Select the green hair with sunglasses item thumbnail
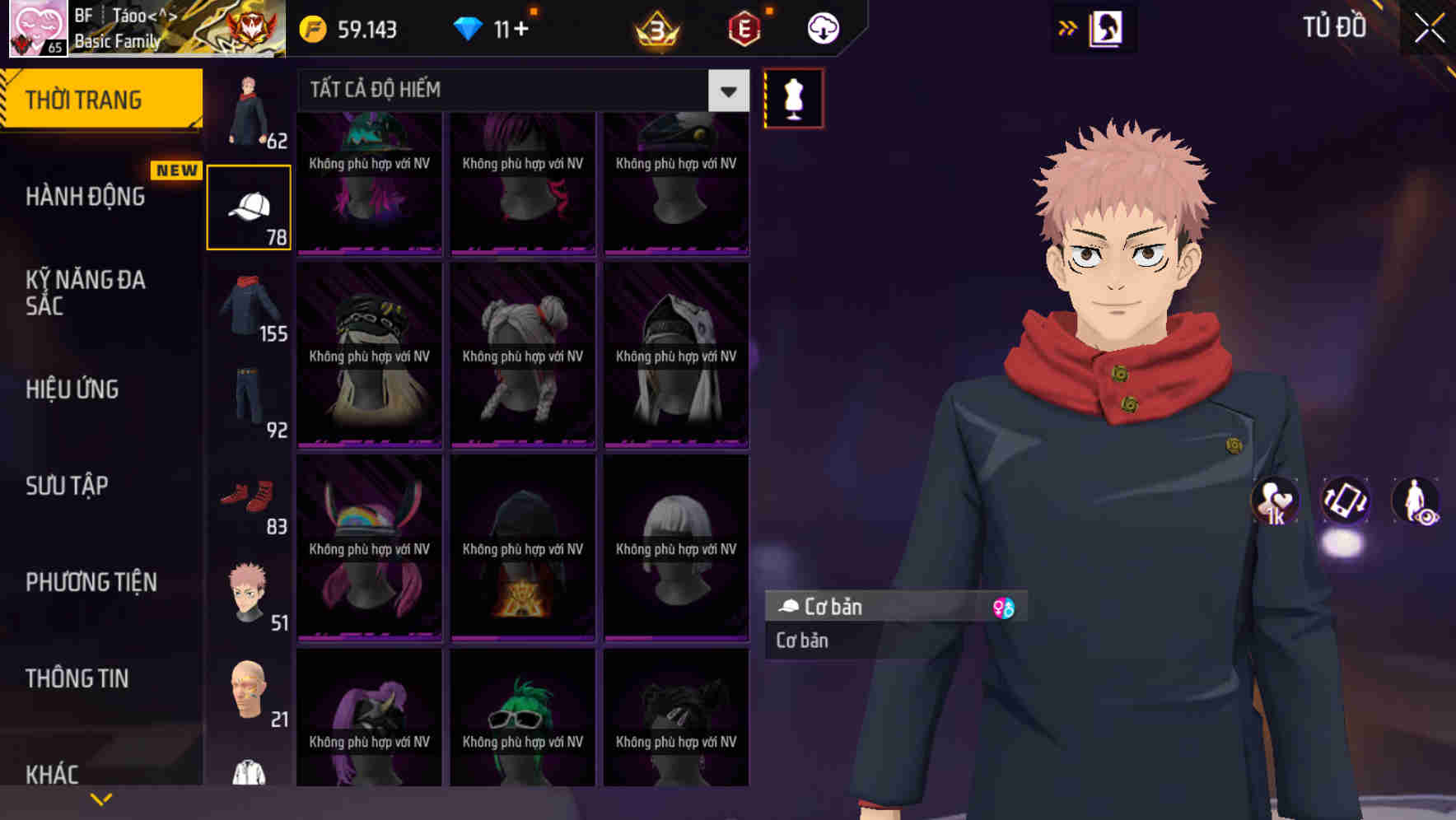1456x820 pixels. coord(522,718)
